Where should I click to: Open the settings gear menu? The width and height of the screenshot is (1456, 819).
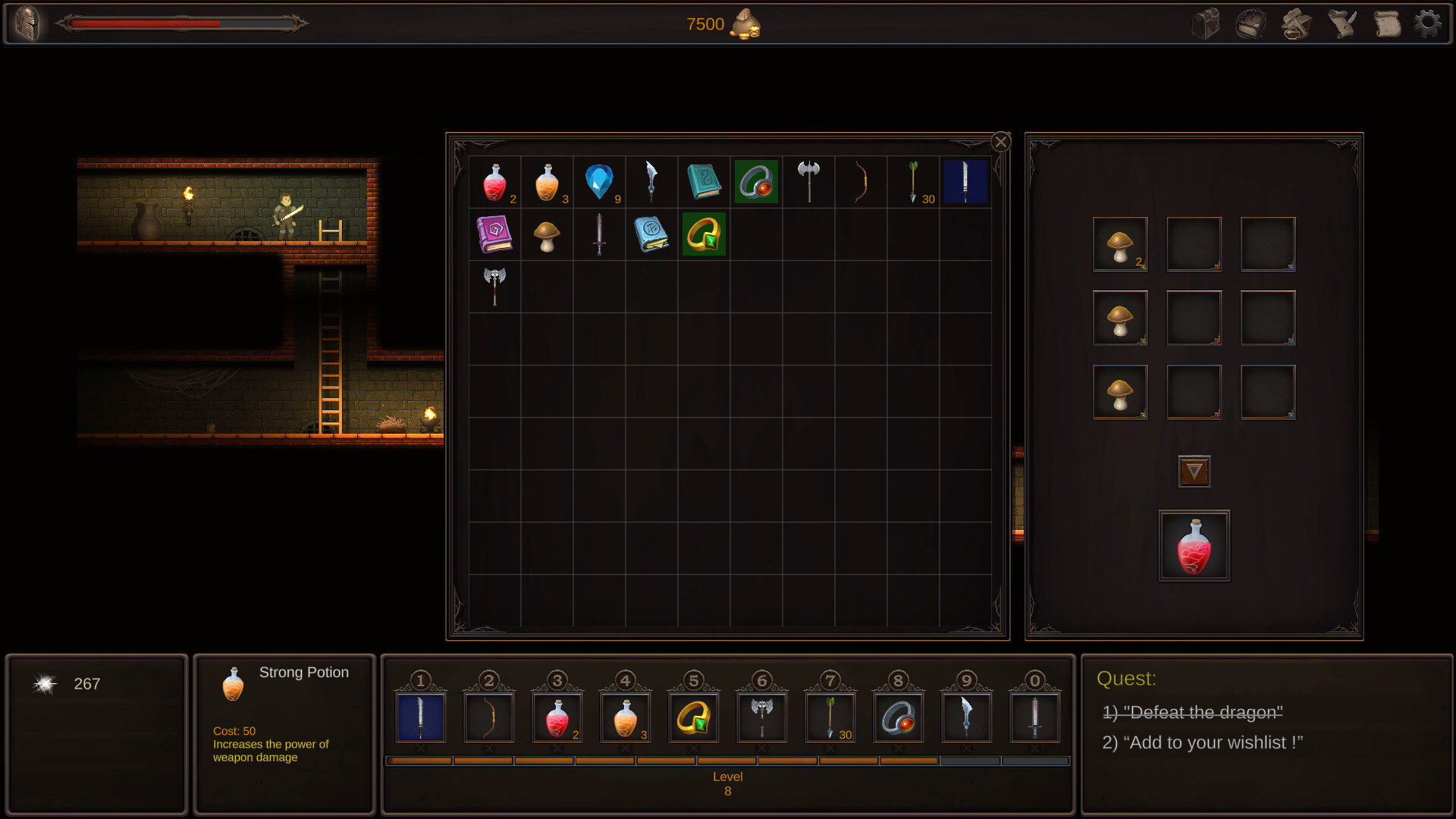[1429, 23]
